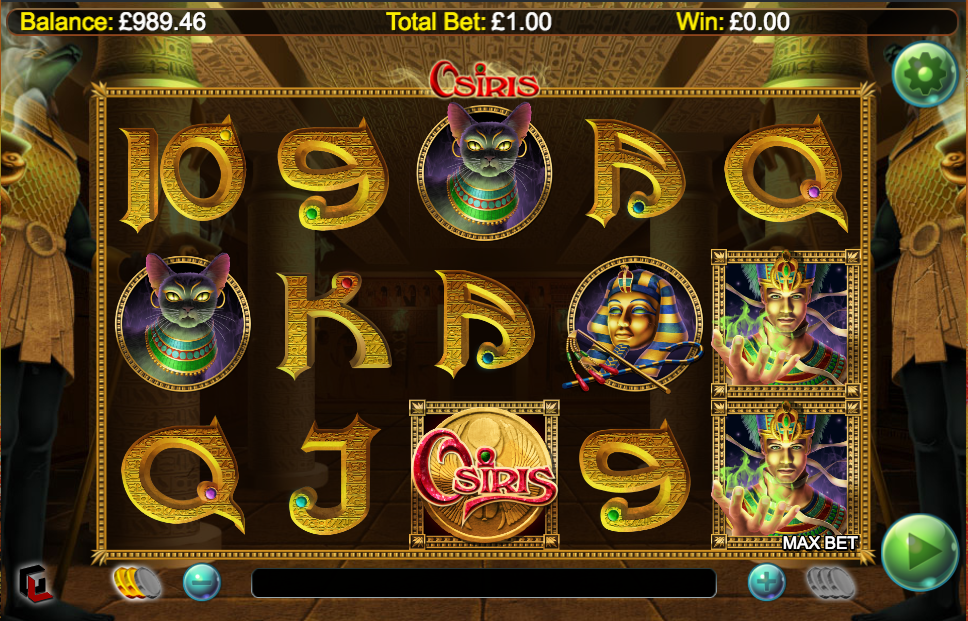
Task: Decrease the bet with the minus button
Action: pos(201,582)
